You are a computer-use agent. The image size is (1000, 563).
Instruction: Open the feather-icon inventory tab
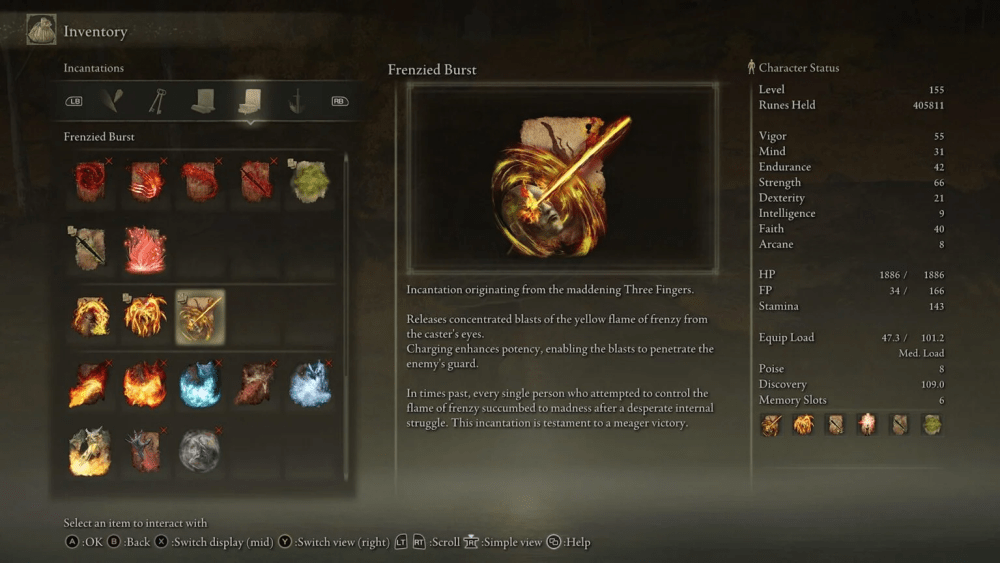[x=115, y=101]
